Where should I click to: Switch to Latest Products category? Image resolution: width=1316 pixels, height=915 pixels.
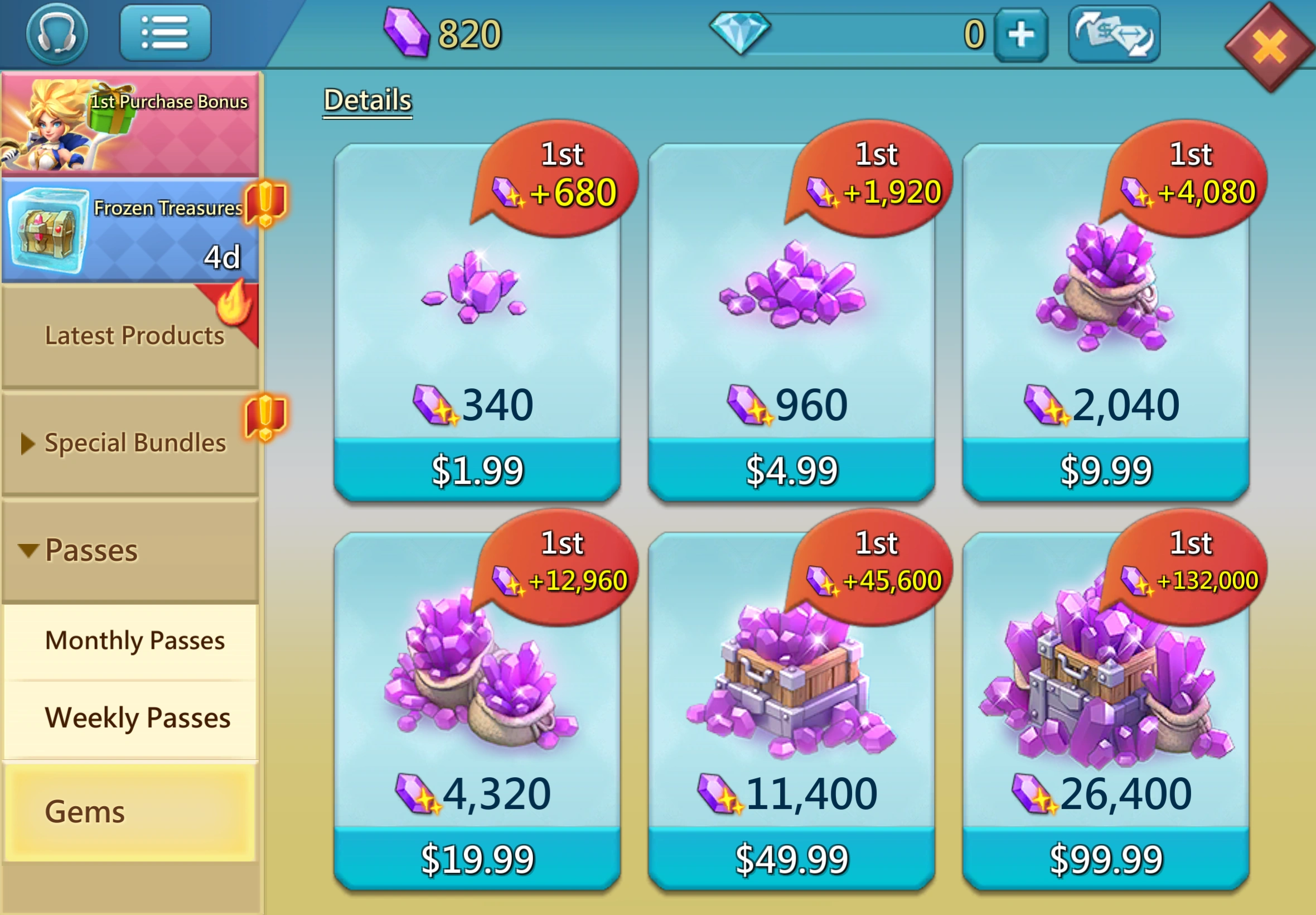pyautogui.click(x=130, y=336)
